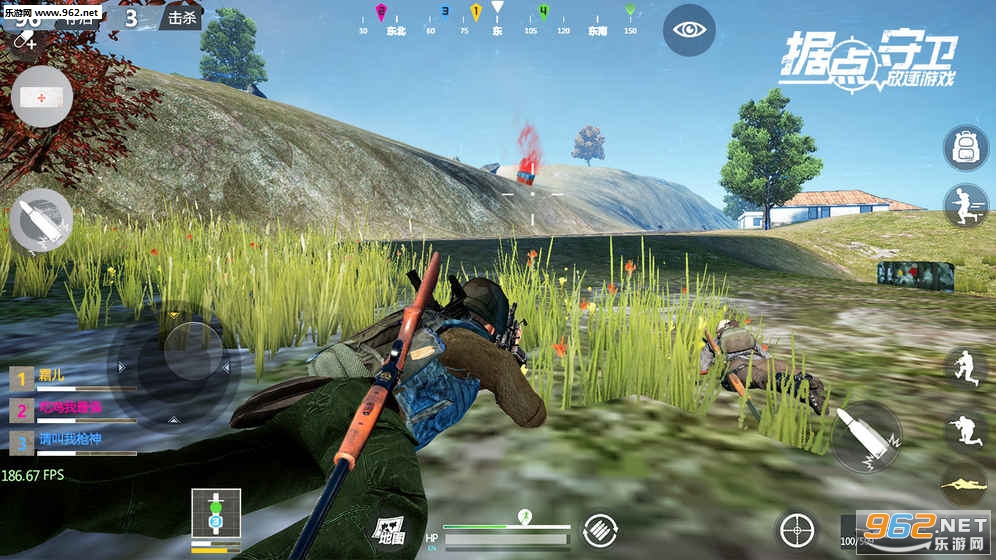Aim down sights with the crosshair button

click(796, 530)
